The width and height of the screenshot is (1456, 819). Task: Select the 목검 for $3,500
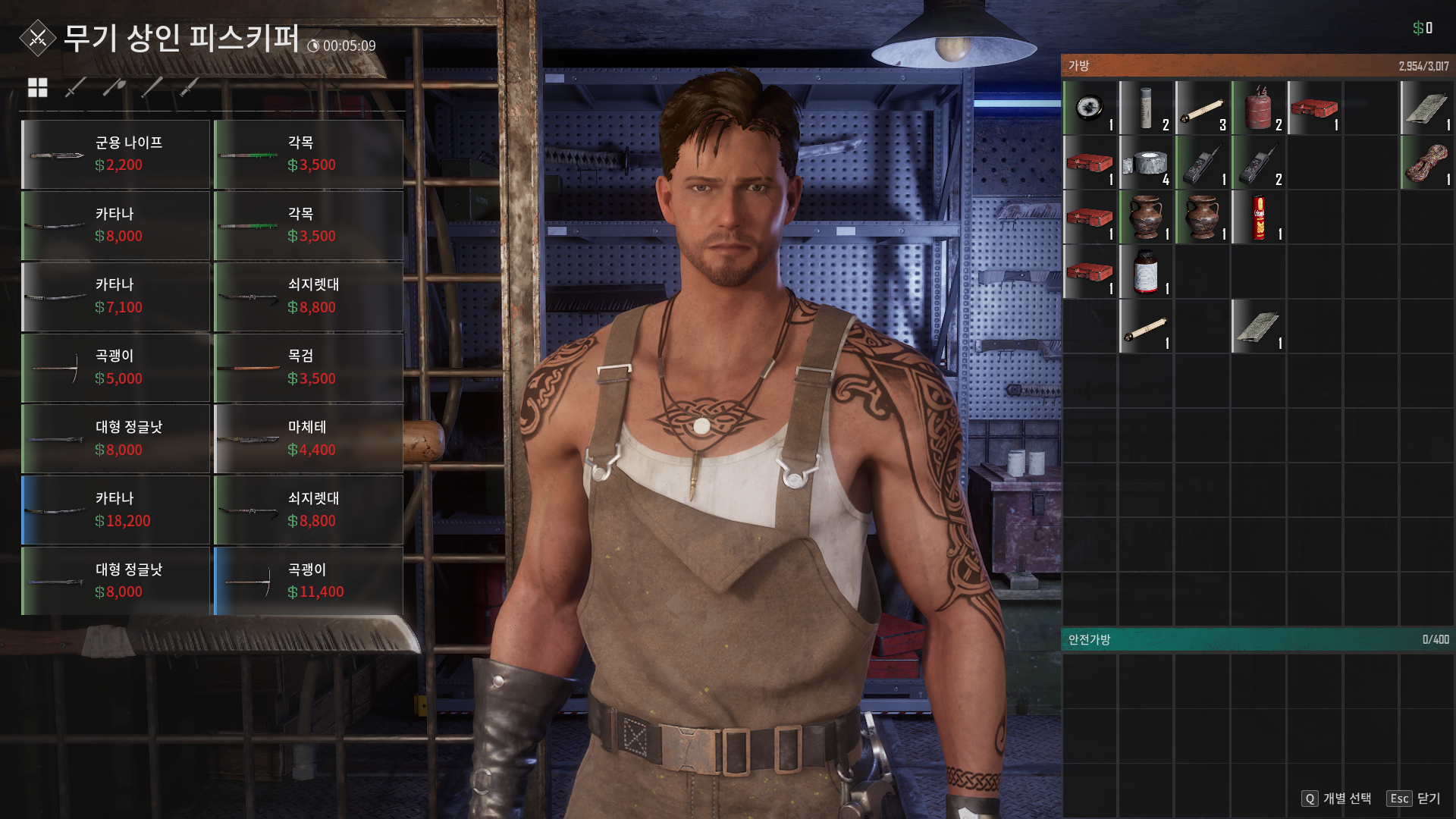(x=309, y=369)
